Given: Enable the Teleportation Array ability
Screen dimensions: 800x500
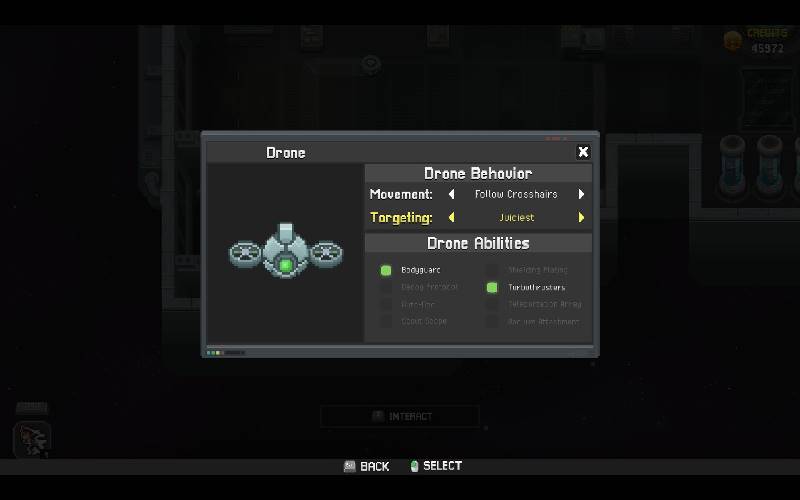Looking at the screenshot, I should coord(492,304).
